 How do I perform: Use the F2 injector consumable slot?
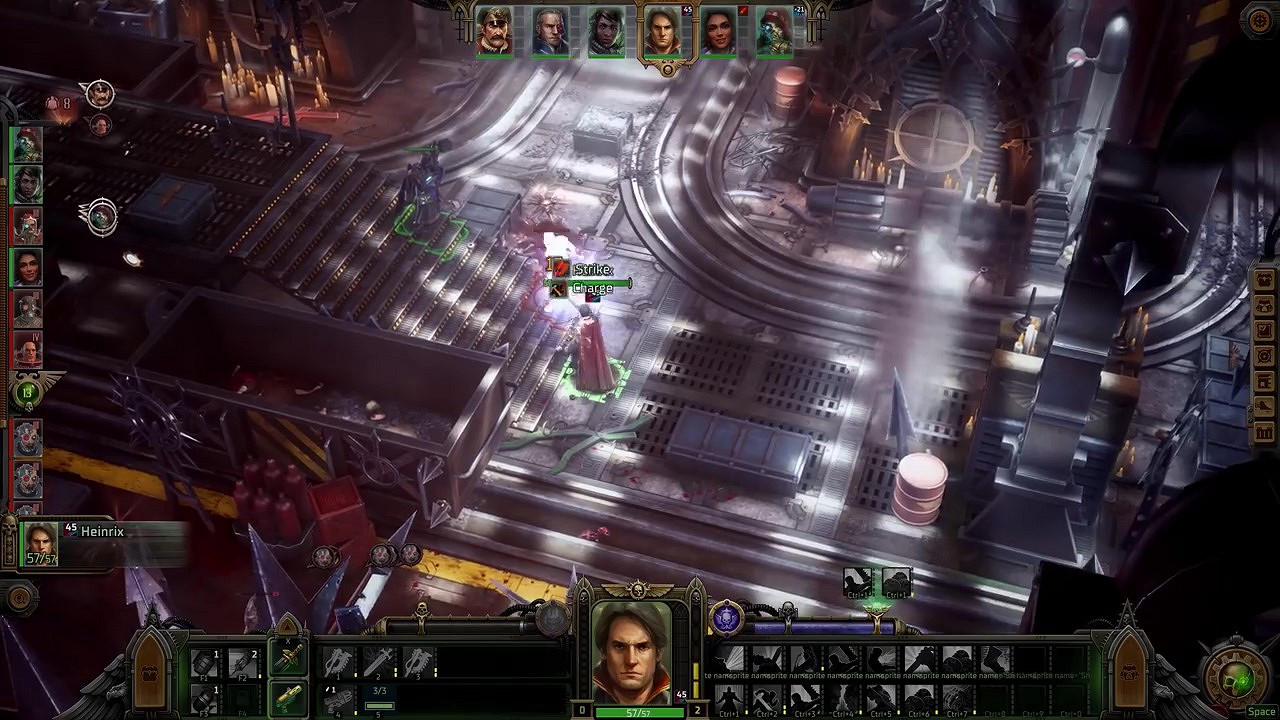243,663
